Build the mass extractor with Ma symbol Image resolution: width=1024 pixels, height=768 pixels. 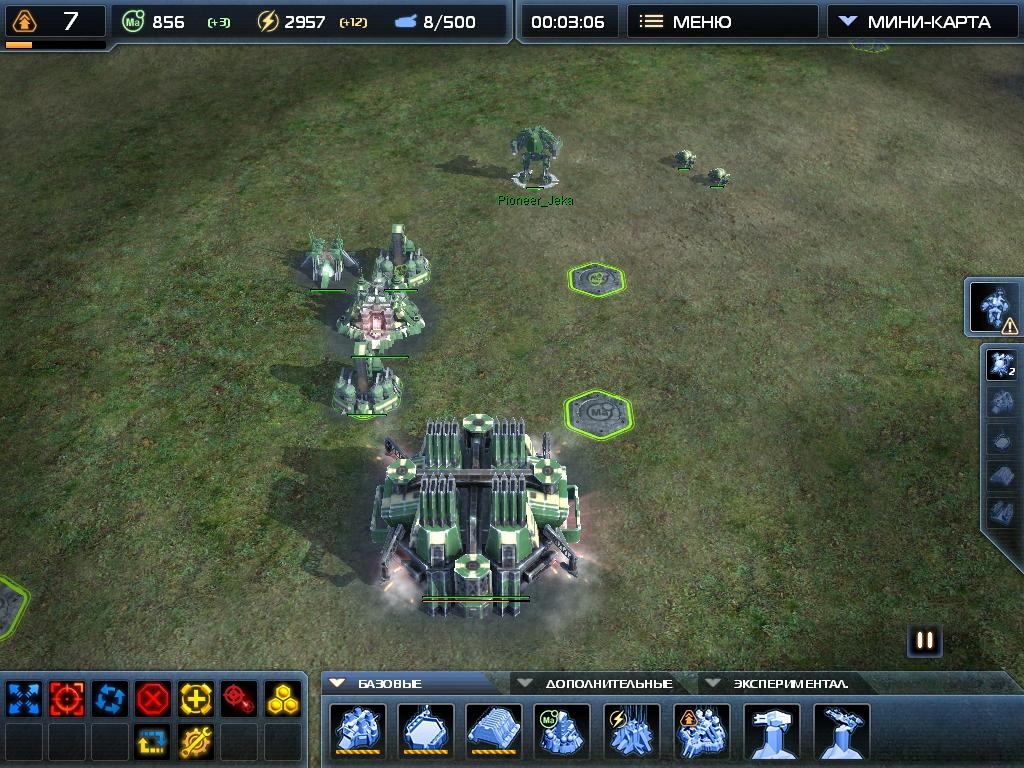click(x=564, y=731)
